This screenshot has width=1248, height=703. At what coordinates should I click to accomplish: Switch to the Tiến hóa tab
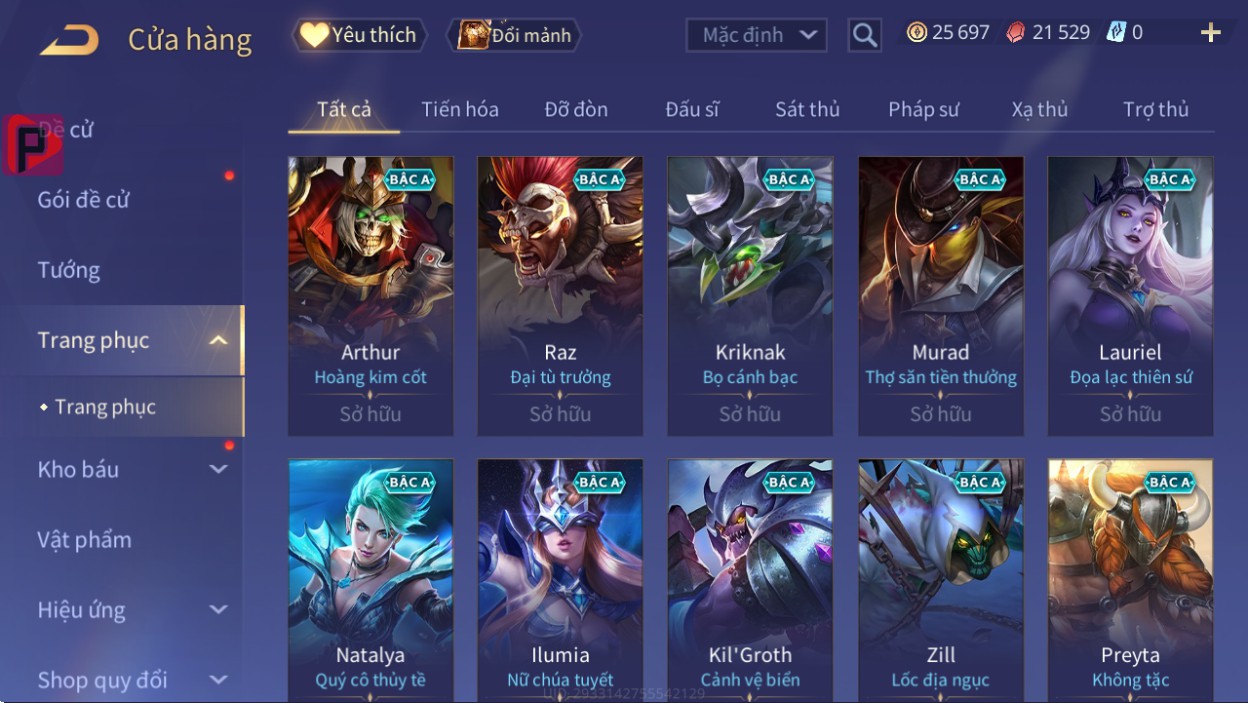pyautogui.click(x=460, y=109)
